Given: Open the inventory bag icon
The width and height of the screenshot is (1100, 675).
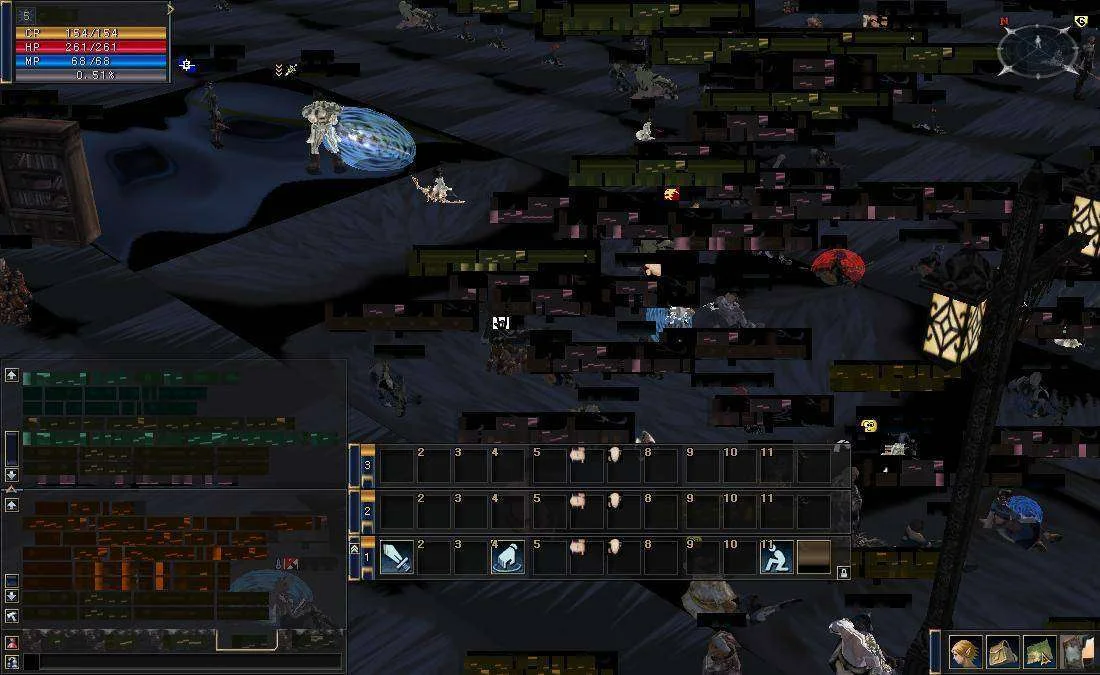Looking at the screenshot, I should pyautogui.click(x=1003, y=653).
